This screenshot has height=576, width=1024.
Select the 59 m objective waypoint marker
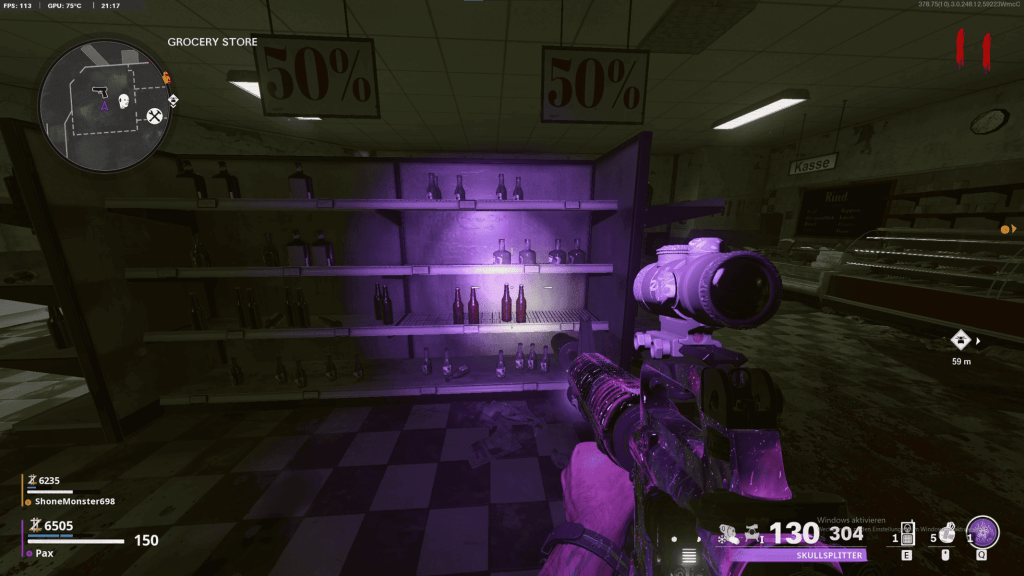(961, 340)
